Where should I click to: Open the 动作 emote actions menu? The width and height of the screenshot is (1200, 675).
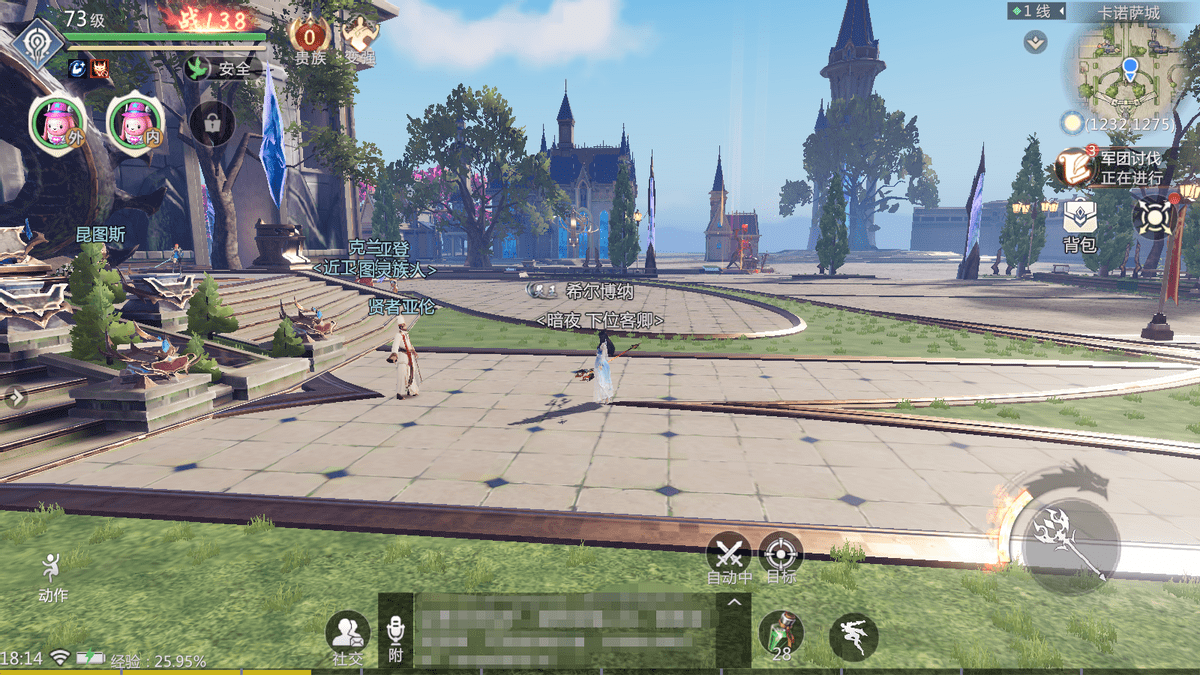[x=52, y=577]
